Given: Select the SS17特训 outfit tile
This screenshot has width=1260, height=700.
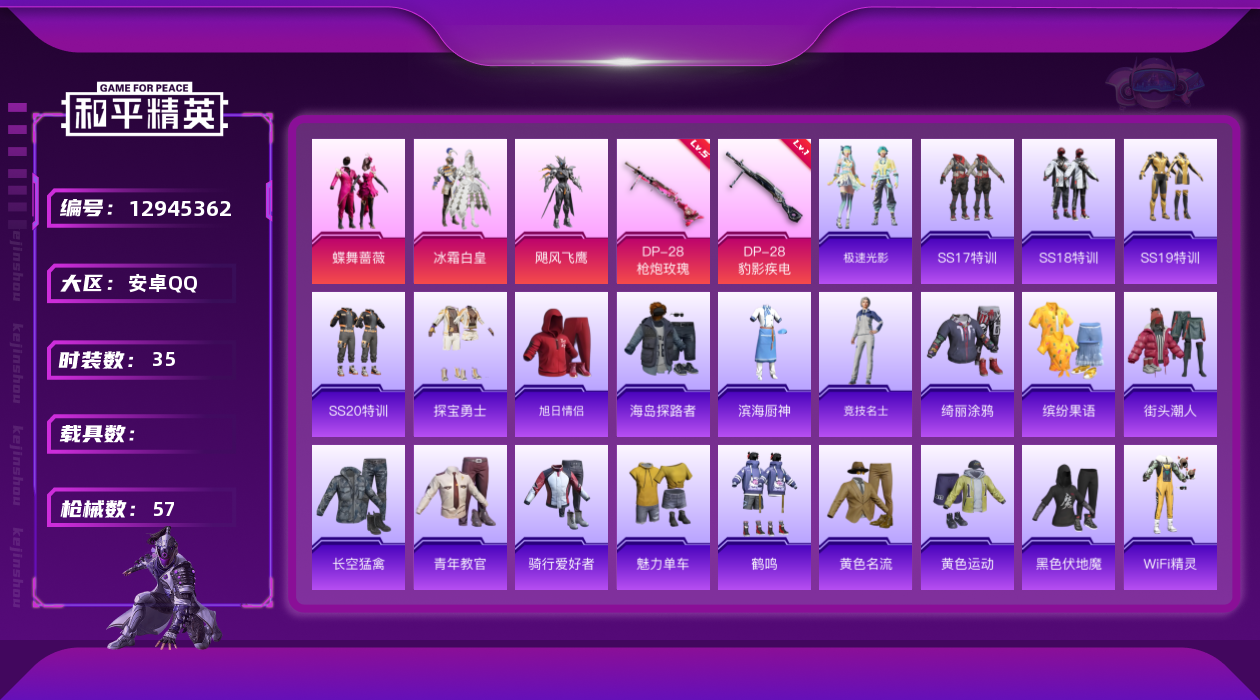Looking at the screenshot, I should click(967, 211).
